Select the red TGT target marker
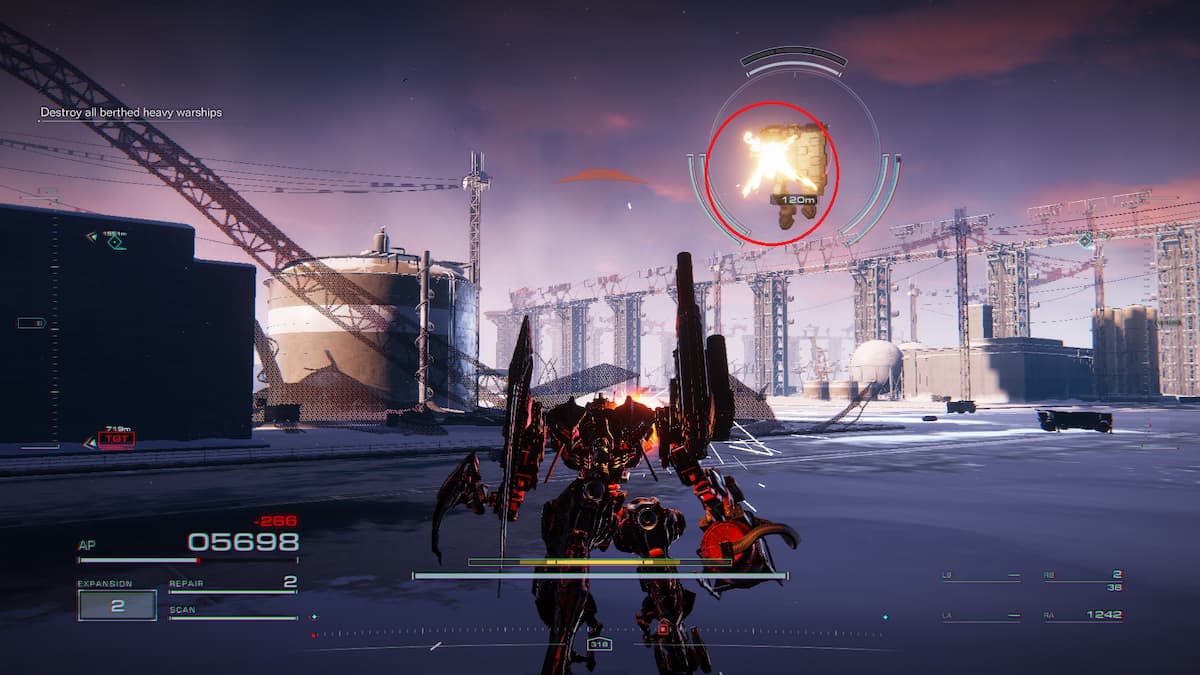 (116, 439)
